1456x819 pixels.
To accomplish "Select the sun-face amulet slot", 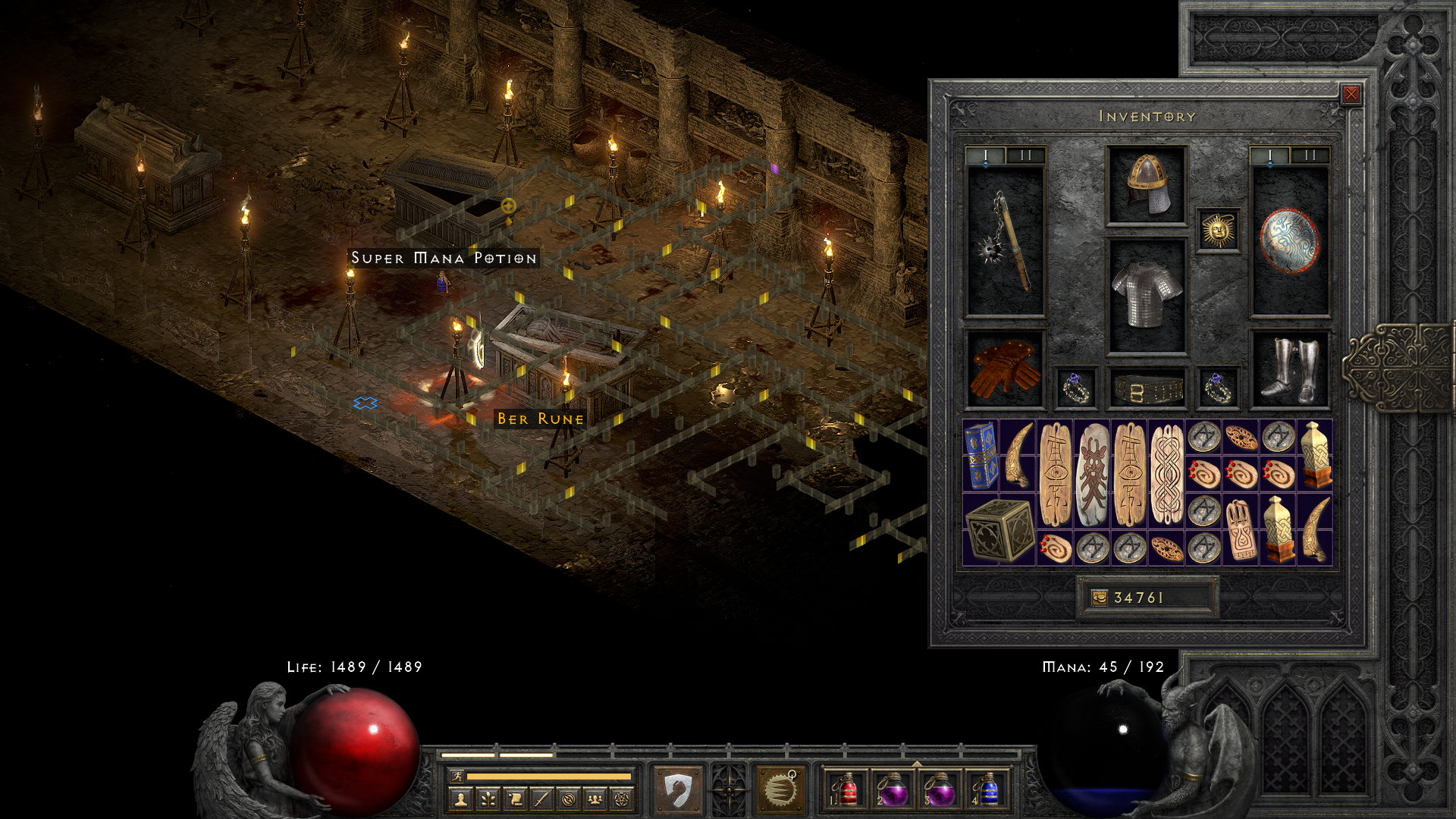I will [x=1218, y=231].
